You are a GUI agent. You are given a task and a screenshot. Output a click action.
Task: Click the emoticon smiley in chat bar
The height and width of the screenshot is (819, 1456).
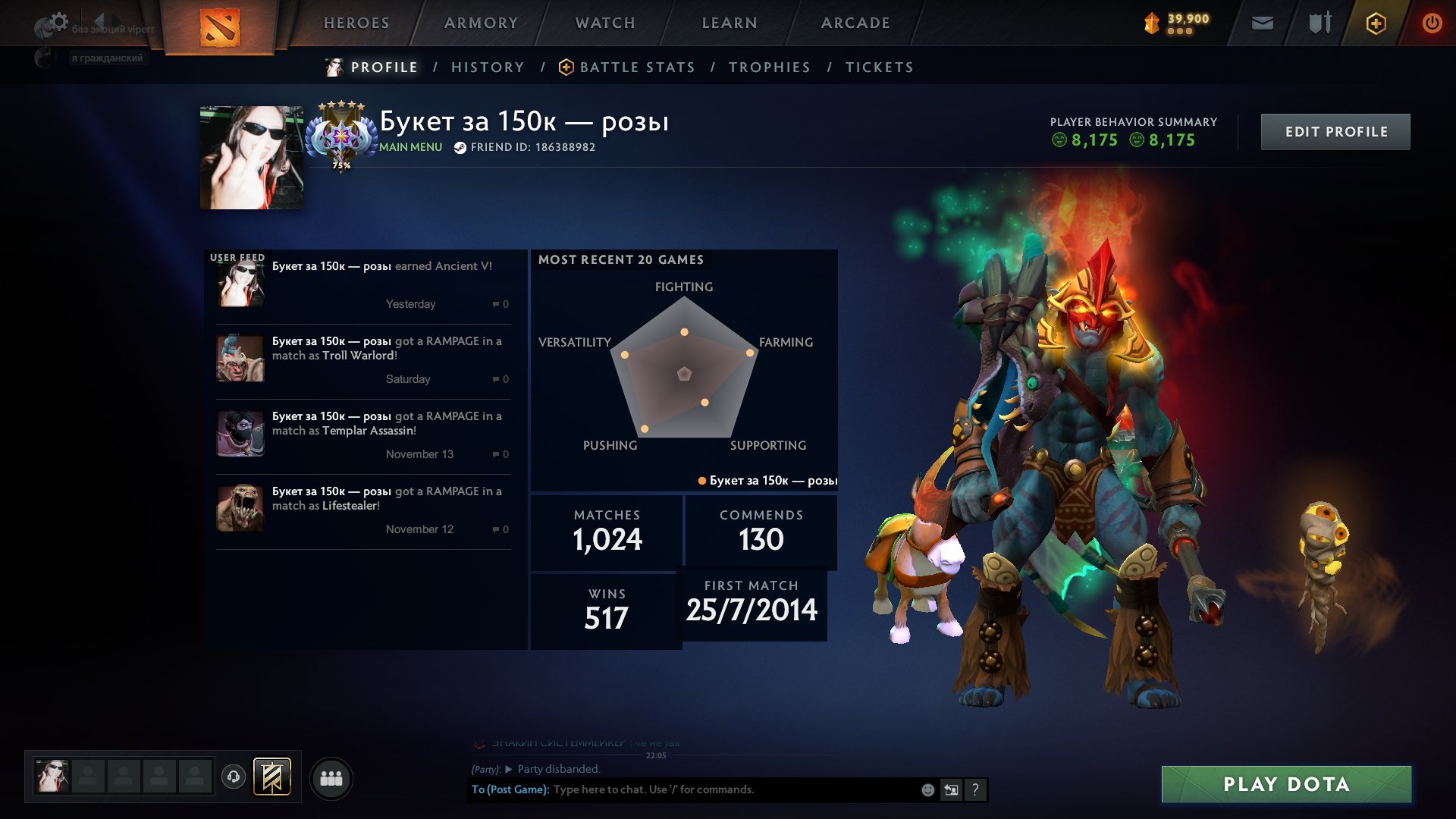(x=926, y=789)
